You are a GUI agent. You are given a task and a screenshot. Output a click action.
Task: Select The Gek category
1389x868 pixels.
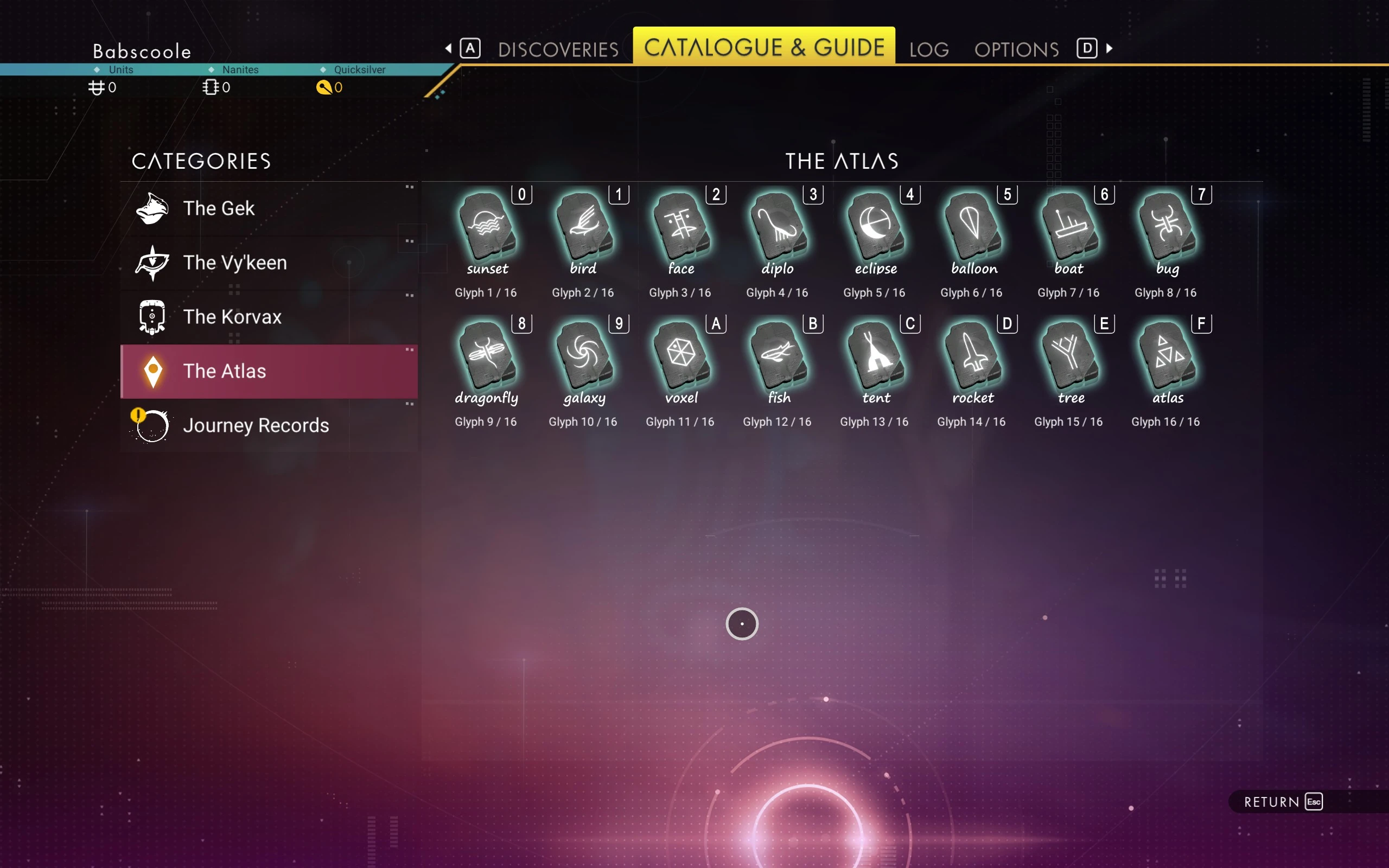point(269,208)
